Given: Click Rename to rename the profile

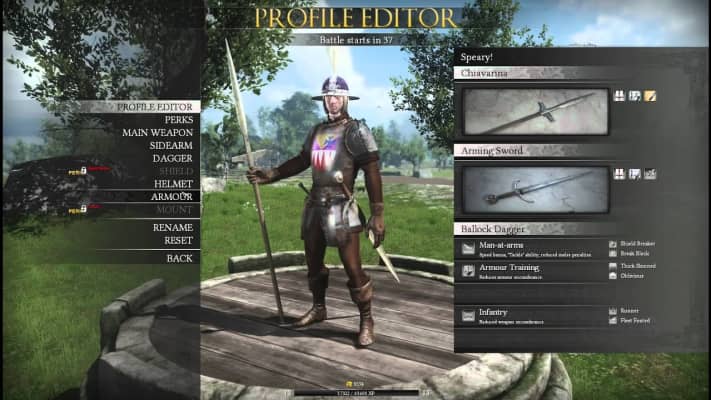Looking at the screenshot, I should pyautogui.click(x=173, y=227).
